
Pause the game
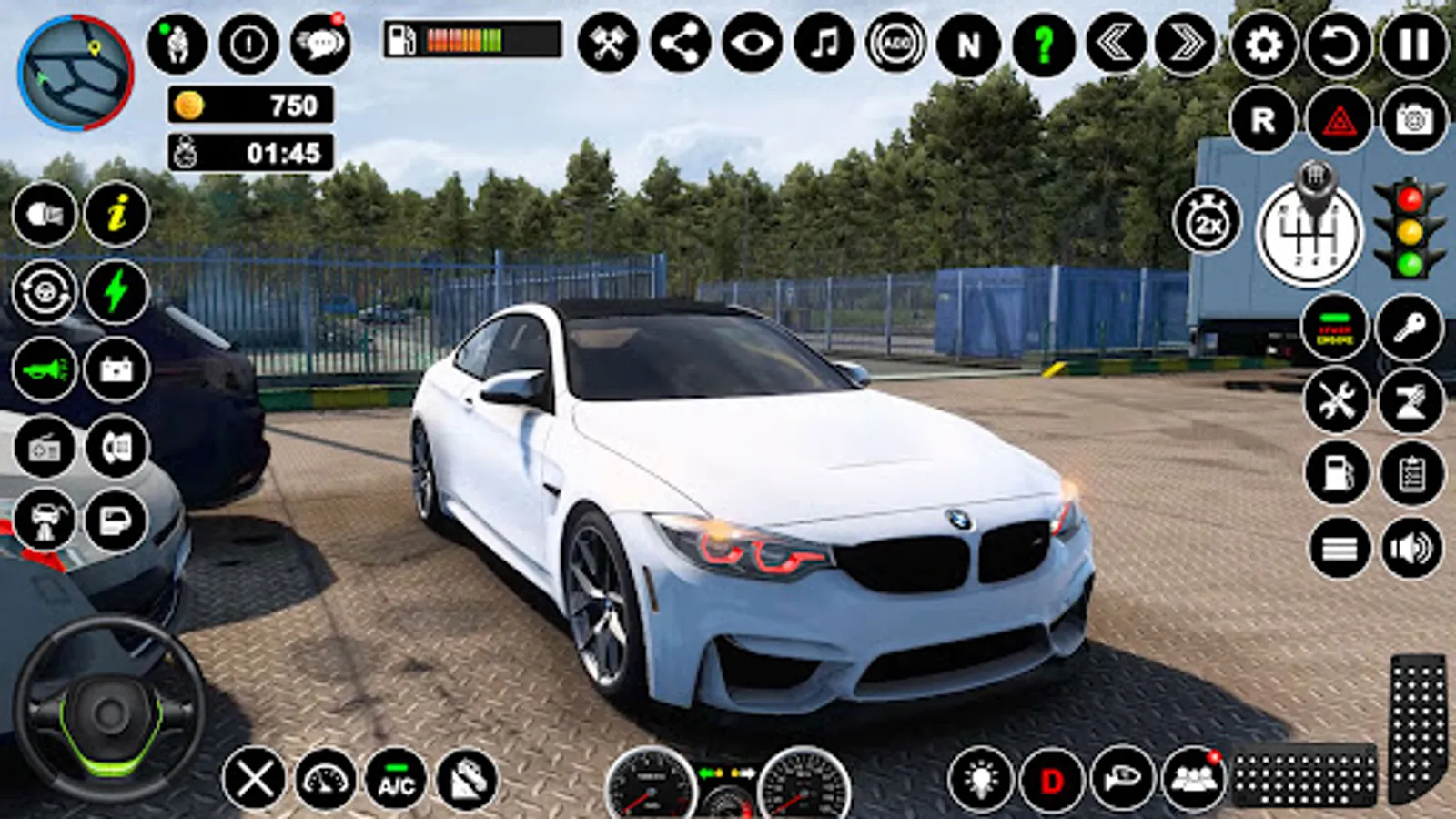[x=1413, y=44]
